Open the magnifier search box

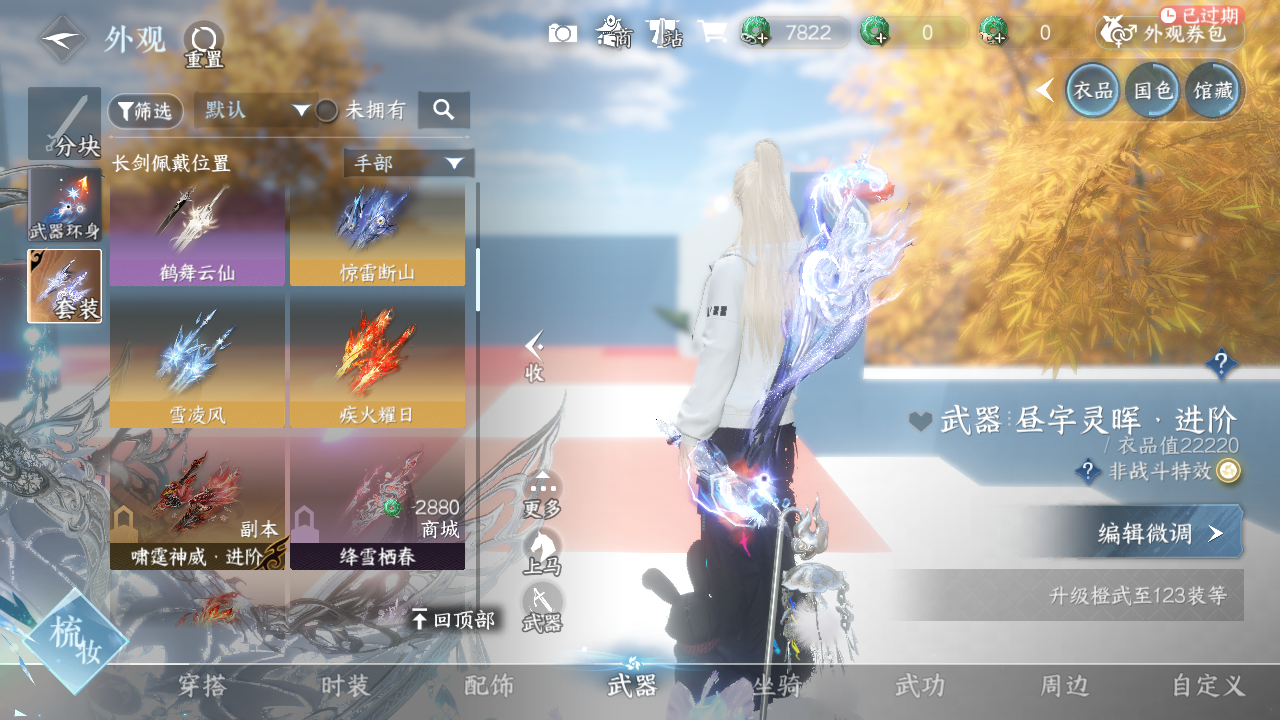pyautogui.click(x=444, y=110)
